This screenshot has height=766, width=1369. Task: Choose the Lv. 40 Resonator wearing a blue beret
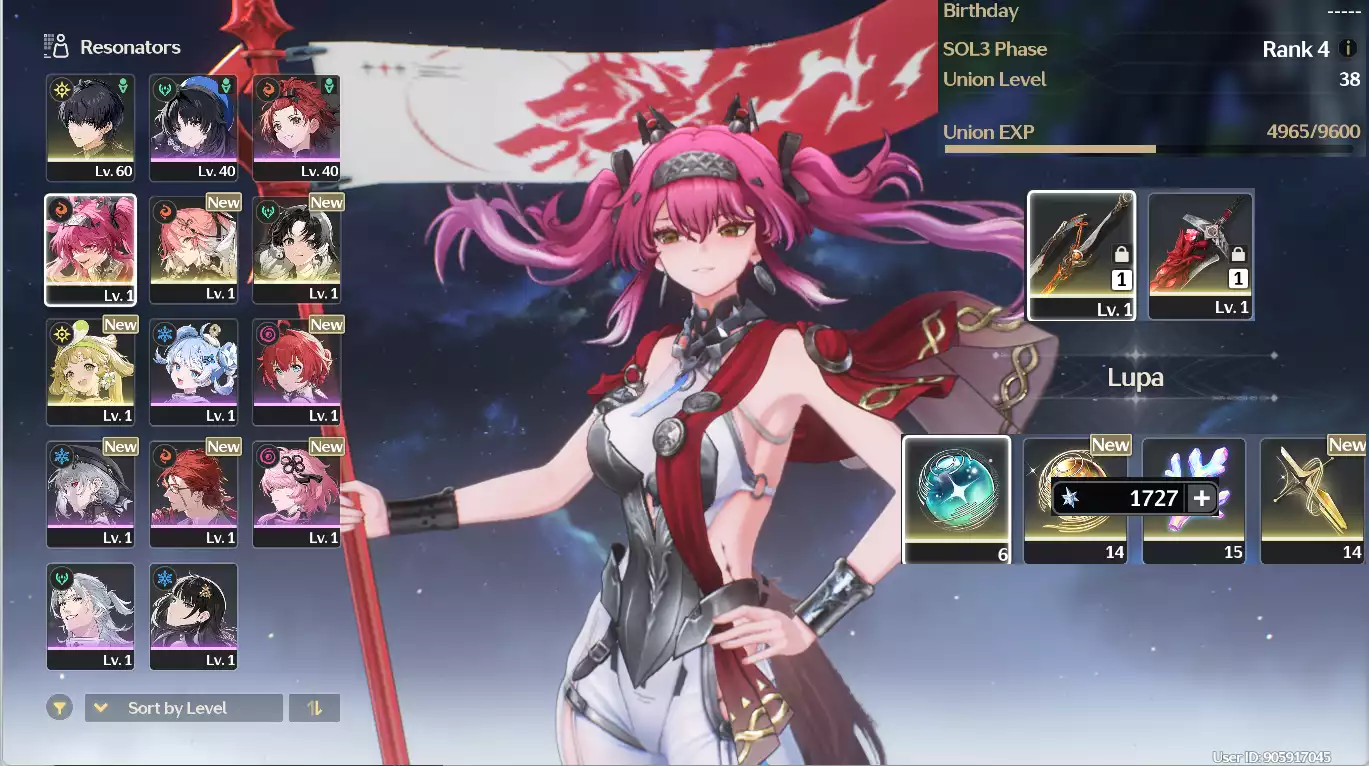point(193,126)
